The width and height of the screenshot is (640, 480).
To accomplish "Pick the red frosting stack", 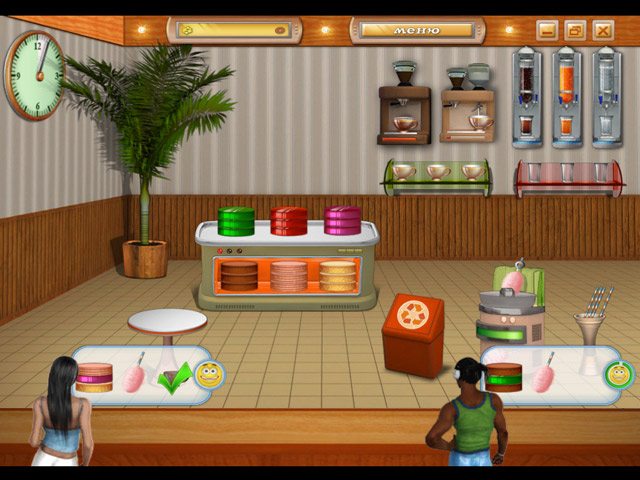I will [289, 220].
